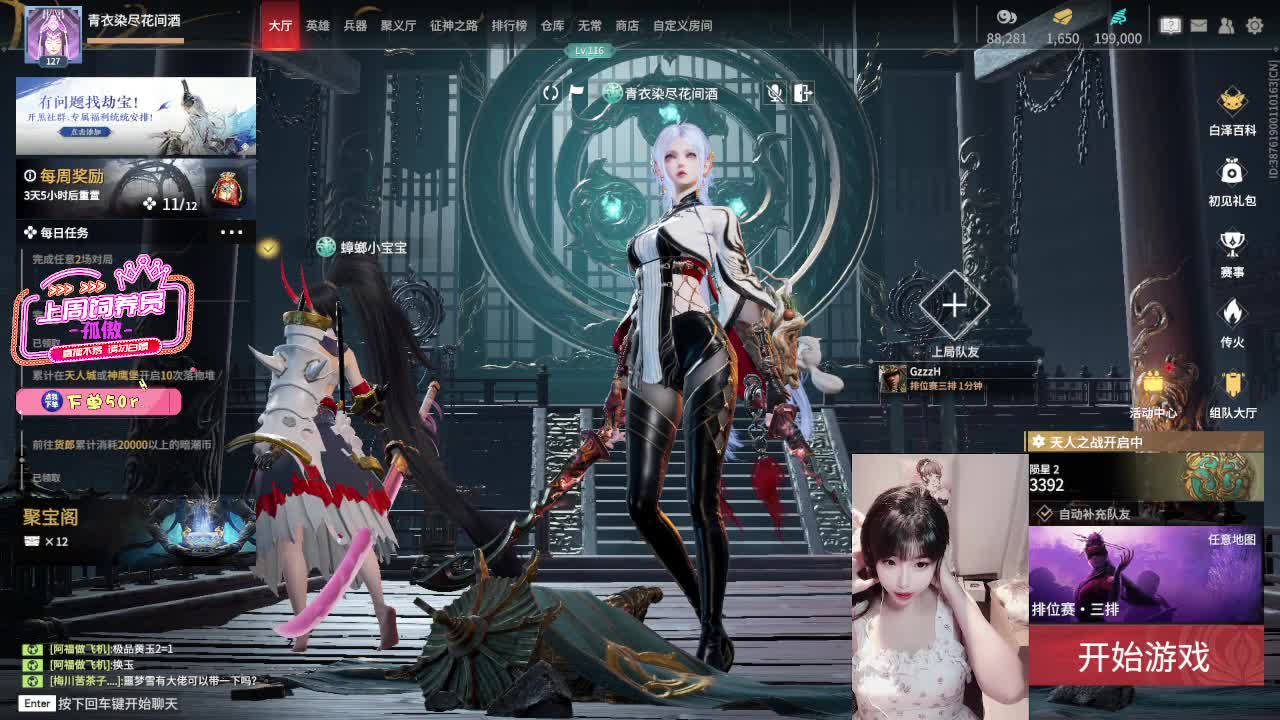Toggle the room flag ready marker

(x=578, y=93)
